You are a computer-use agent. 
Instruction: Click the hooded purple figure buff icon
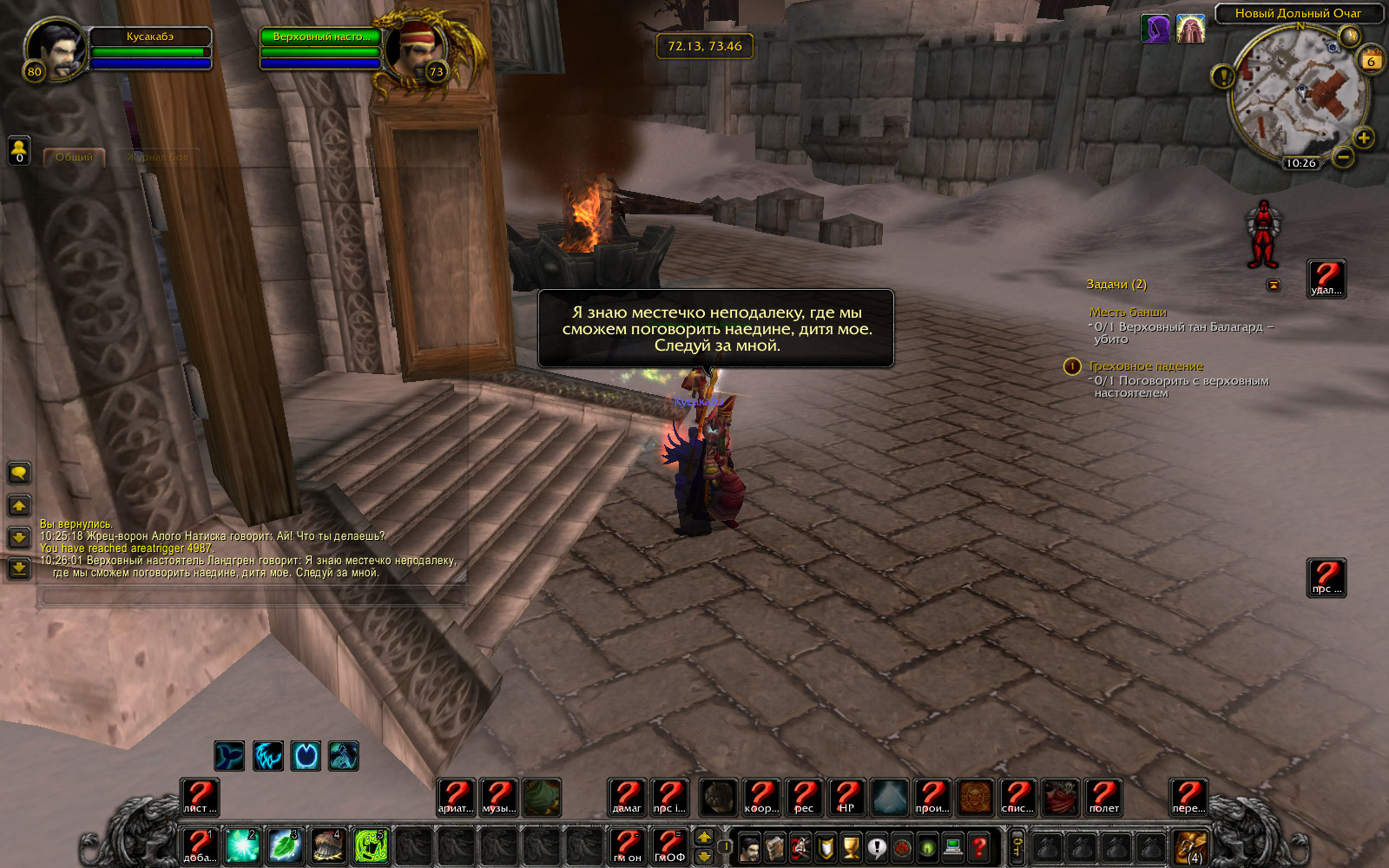click(x=1155, y=29)
